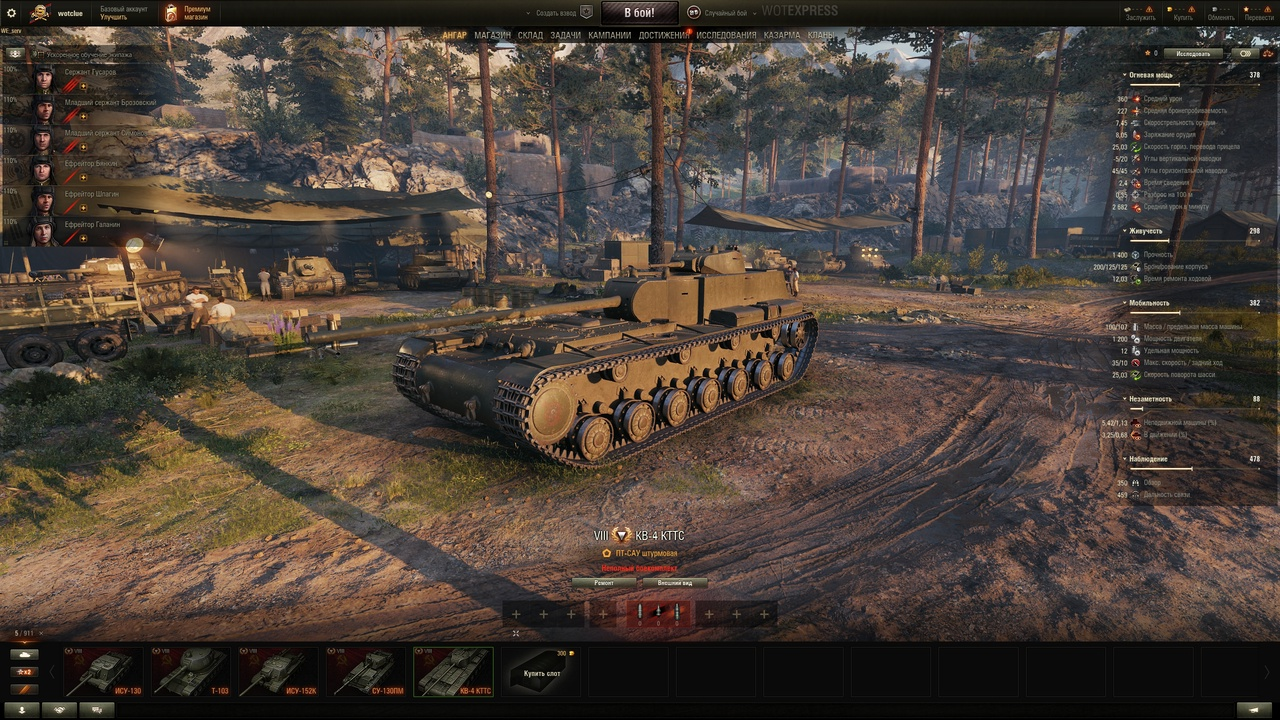Viewport: 1280px width, 720px height.
Task: Buy a new slot with «Купить слот»
Action: 541,672
